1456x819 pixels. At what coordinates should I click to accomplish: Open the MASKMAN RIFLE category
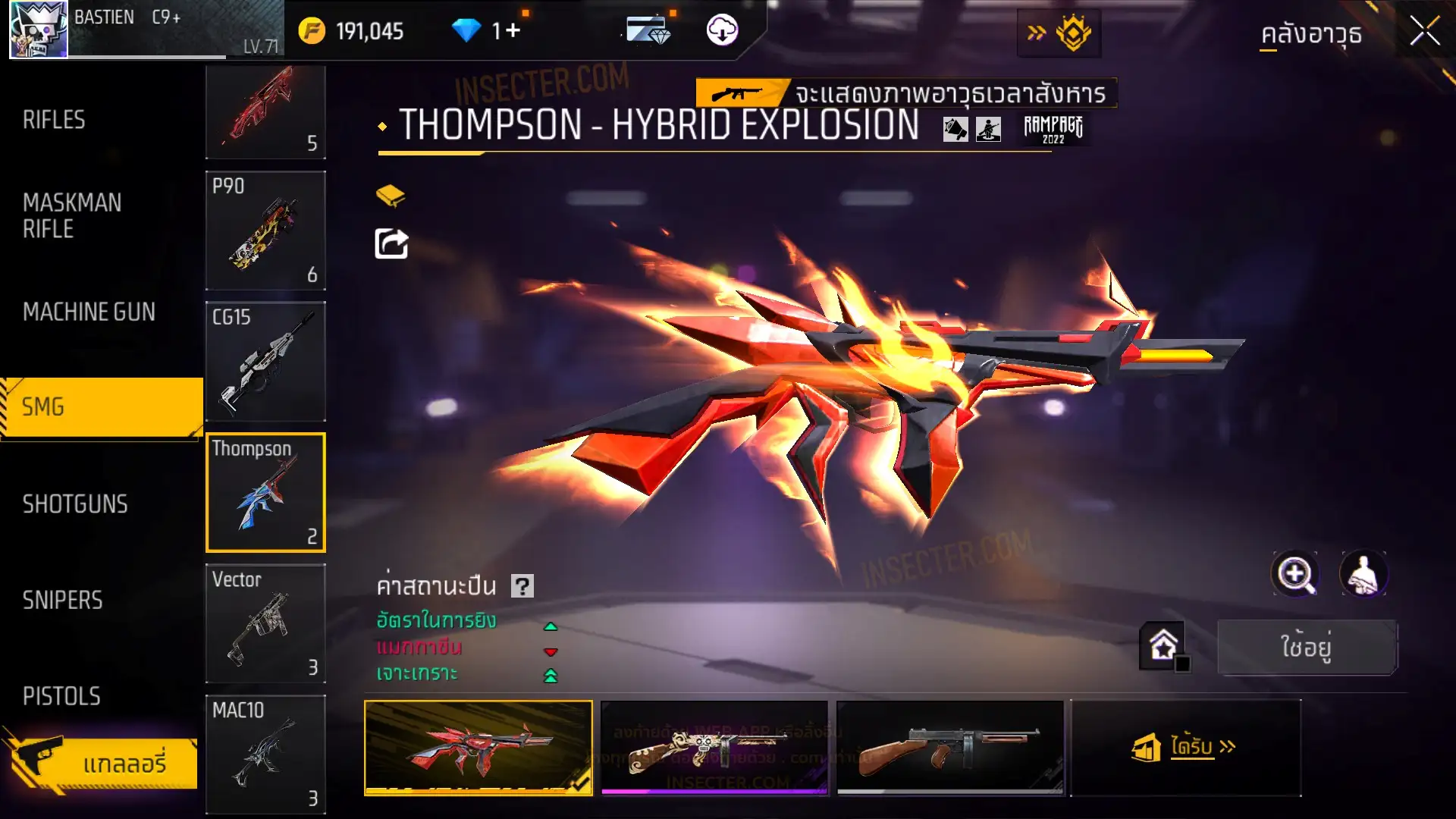click(x=72, y=215)
